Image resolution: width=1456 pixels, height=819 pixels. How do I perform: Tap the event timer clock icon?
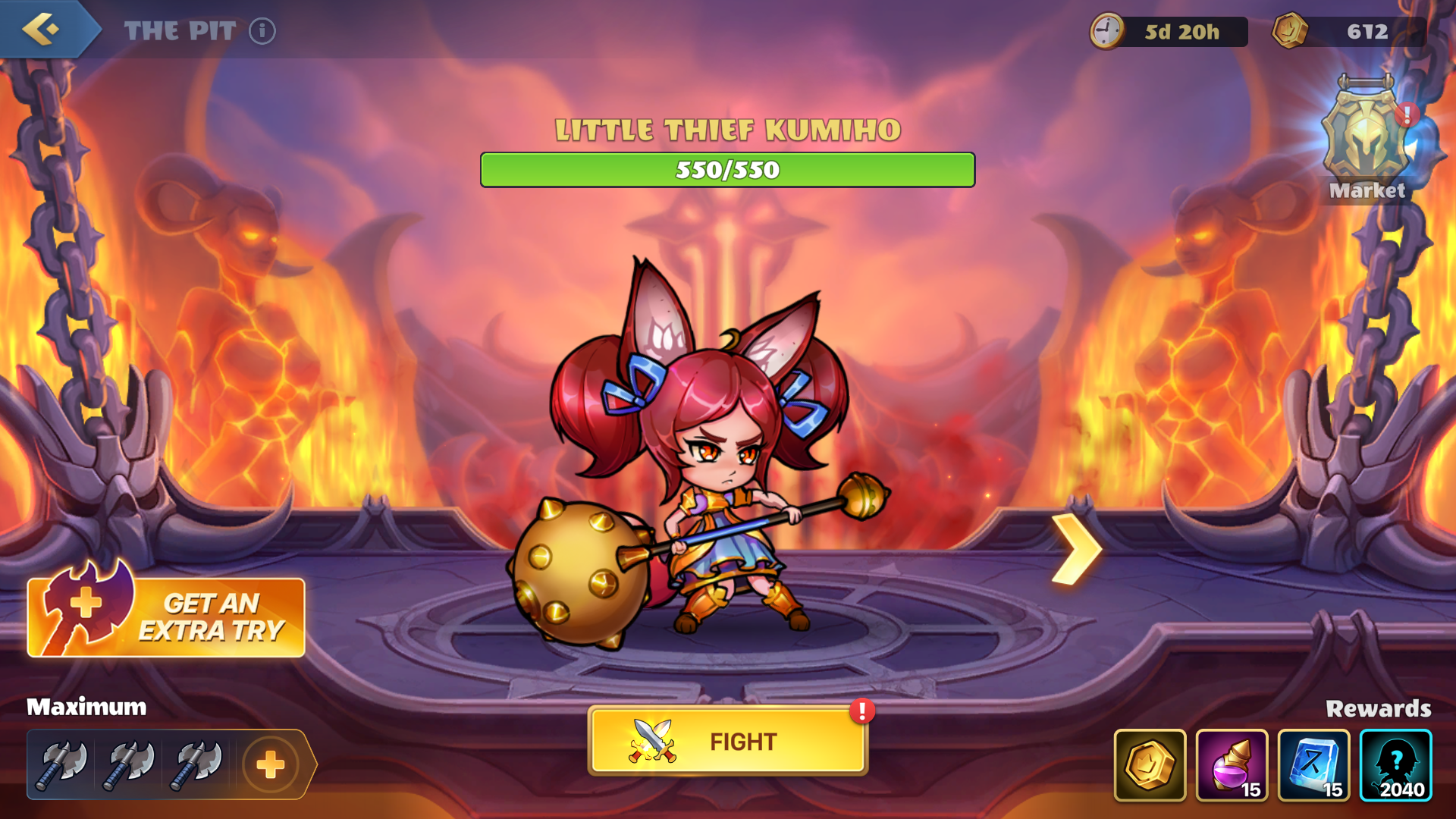tap(1107, 31)
